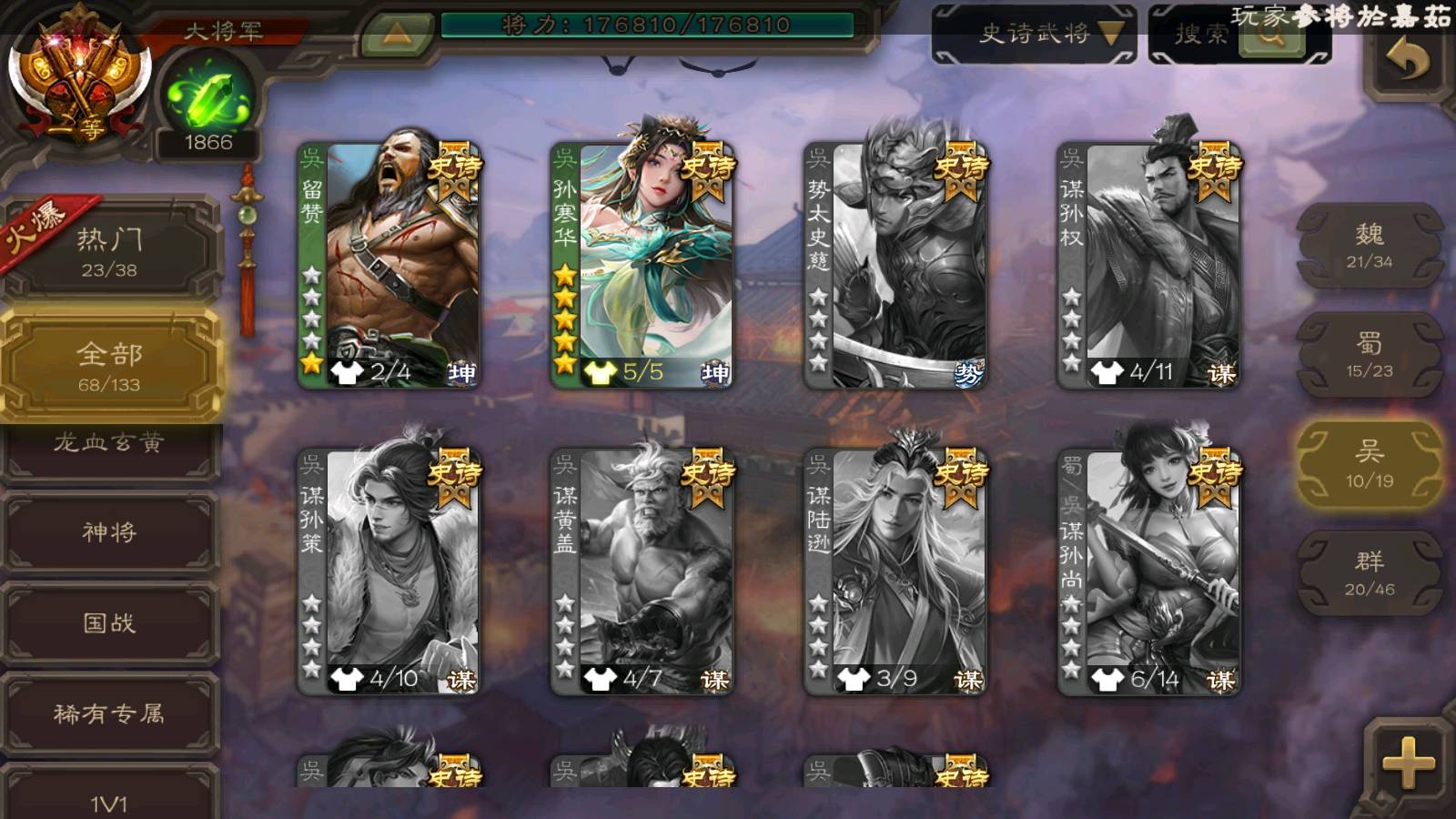Select the 孙尚香 general card
The height and width of the screenshot is (819, 1456).
pos(1148,571)
